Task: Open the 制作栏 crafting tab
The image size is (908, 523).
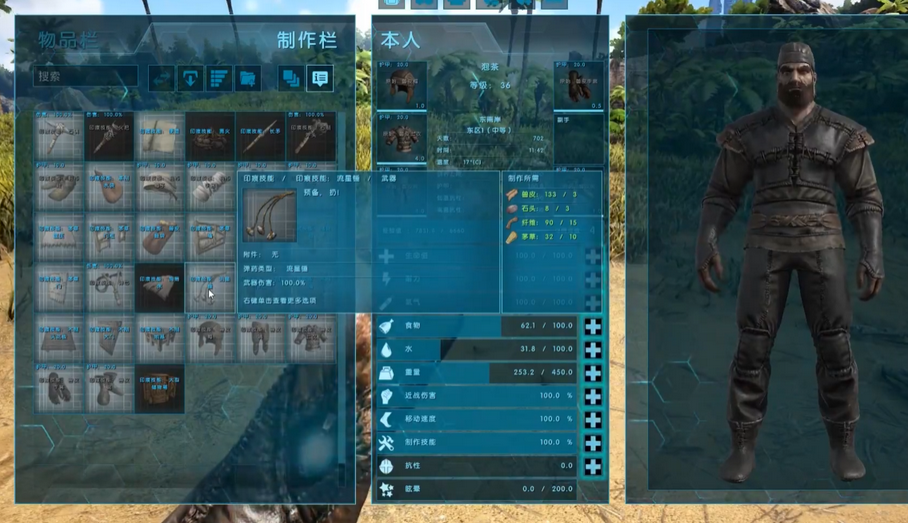Action: pyautogui.click(x=306, y=41)
